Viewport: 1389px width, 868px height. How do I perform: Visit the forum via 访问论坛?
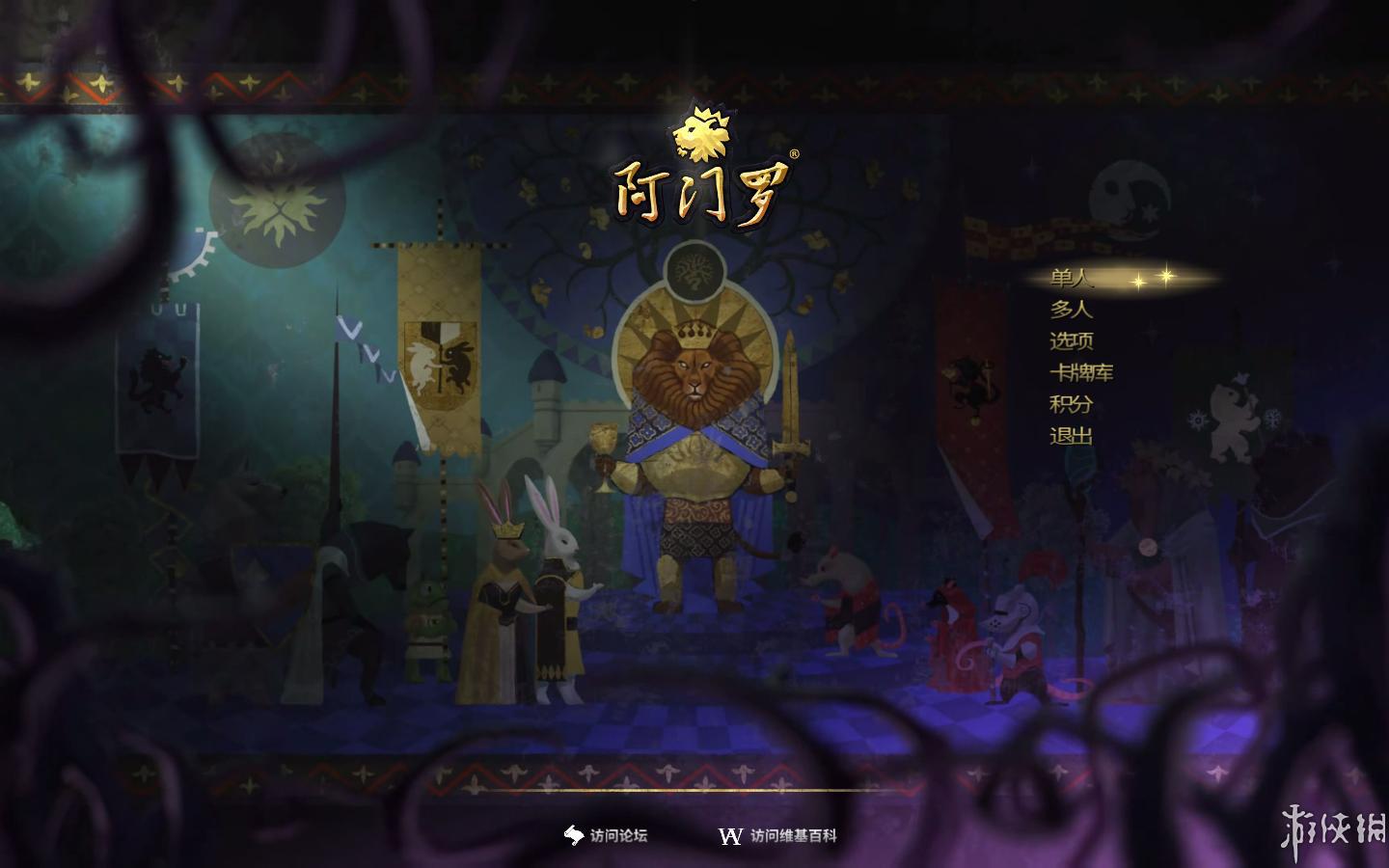tap(607, 836)
